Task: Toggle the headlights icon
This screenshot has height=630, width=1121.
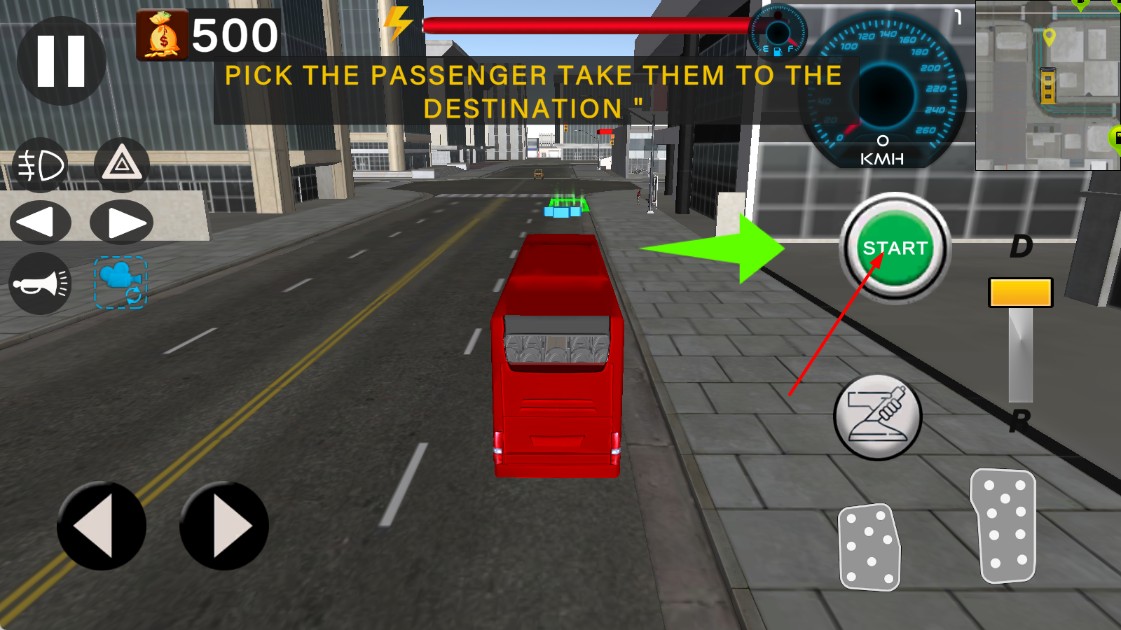Action: (x=40, y=166)
